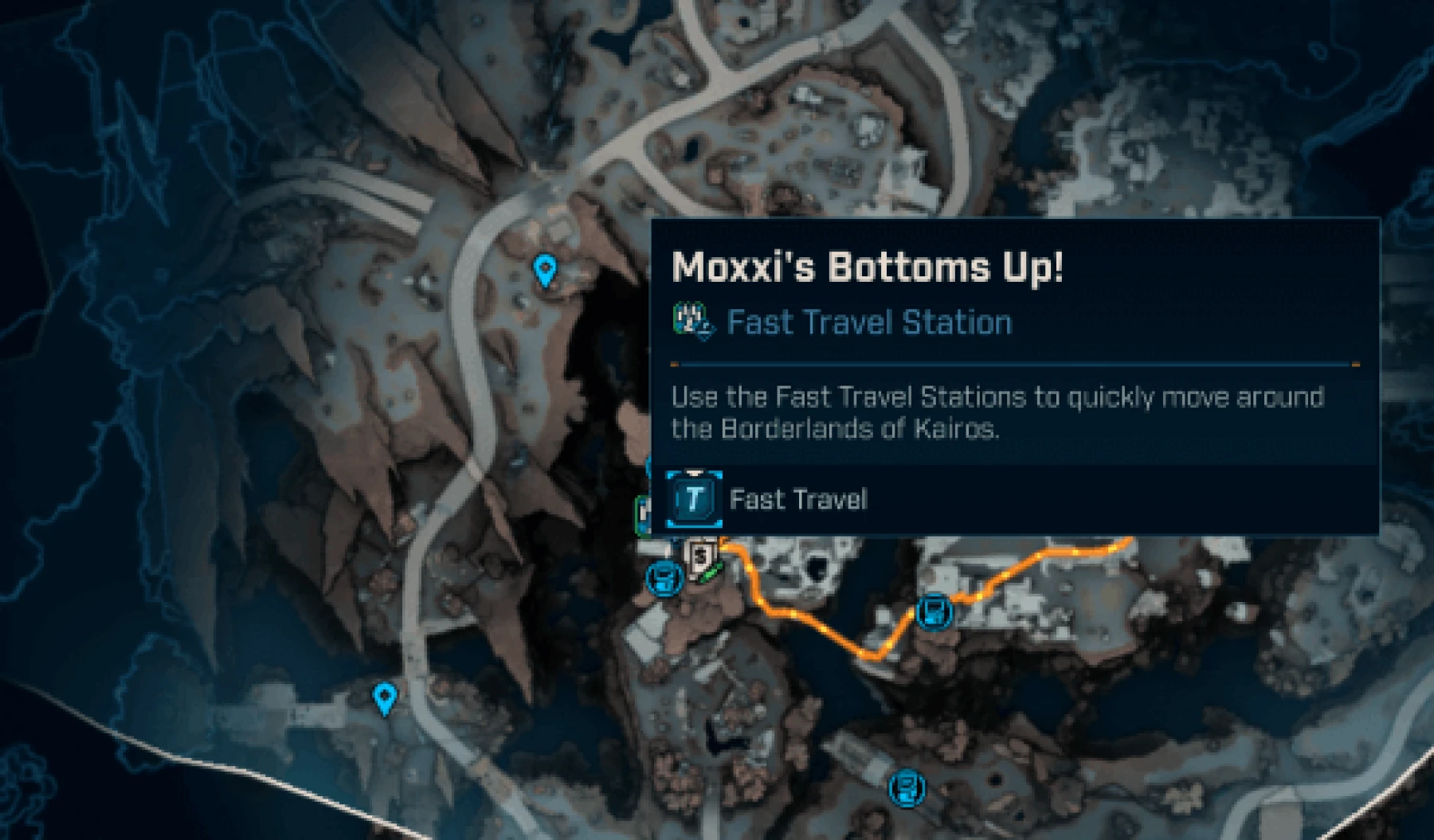Choose the blue location pin left of the tooltip title
The height and width of the screenshot is (840, 1434).
(x=544, y=271)
